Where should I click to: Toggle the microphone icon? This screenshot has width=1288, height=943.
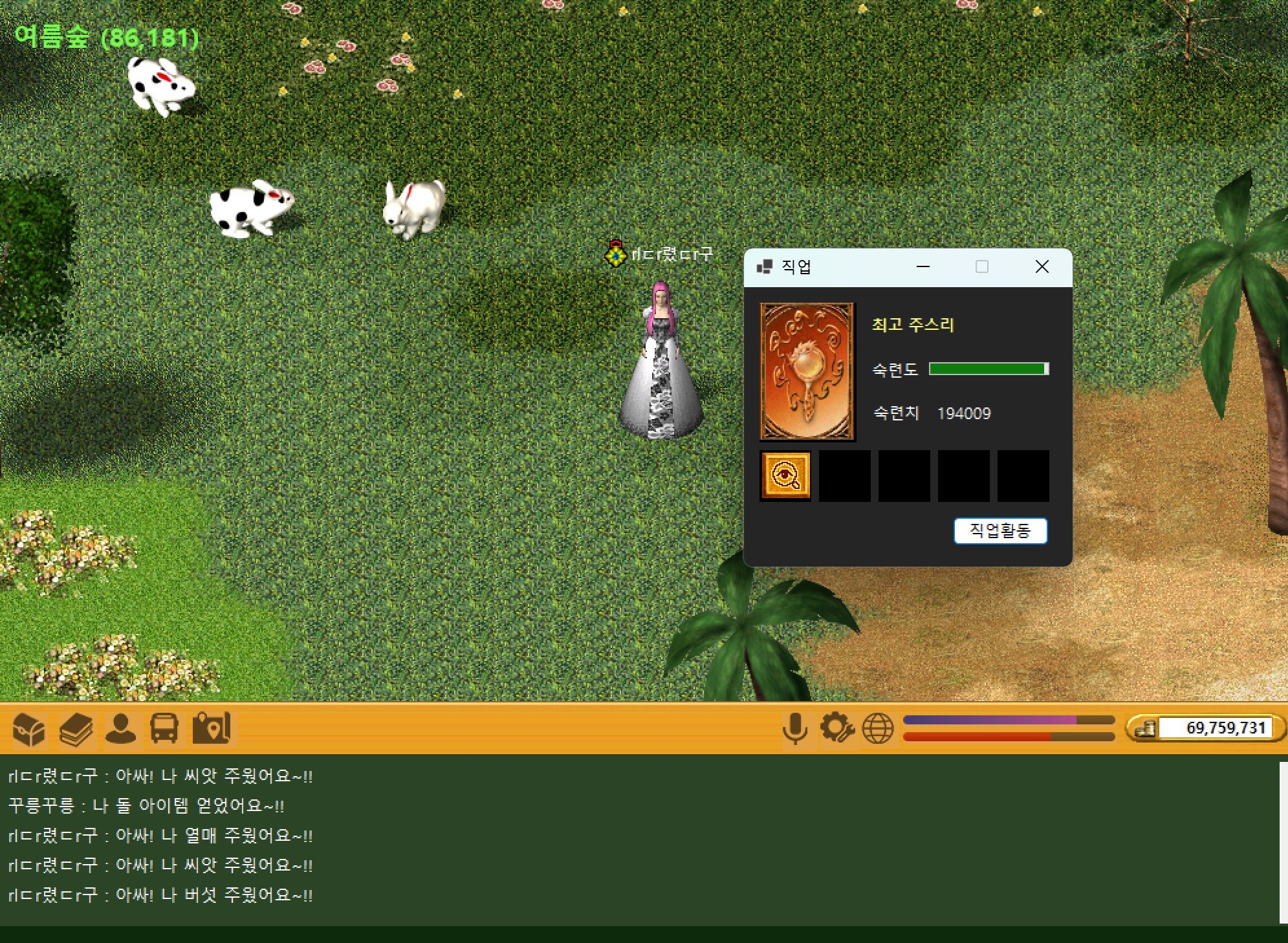pos(794,729)
